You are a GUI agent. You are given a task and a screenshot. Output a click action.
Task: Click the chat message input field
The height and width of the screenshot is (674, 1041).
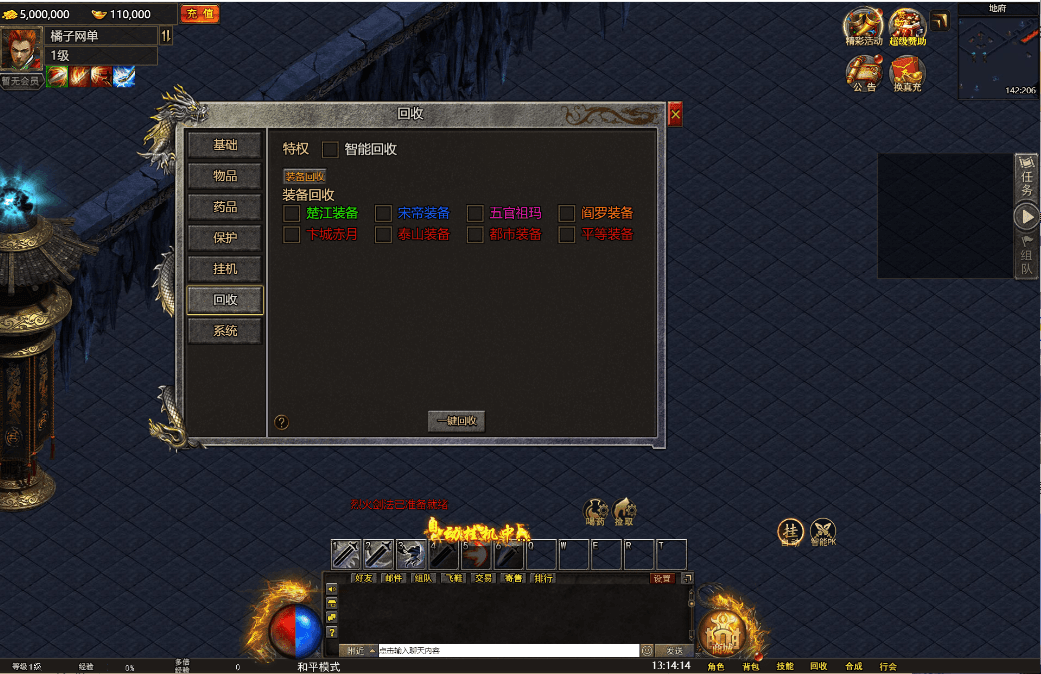coord(507,650)
